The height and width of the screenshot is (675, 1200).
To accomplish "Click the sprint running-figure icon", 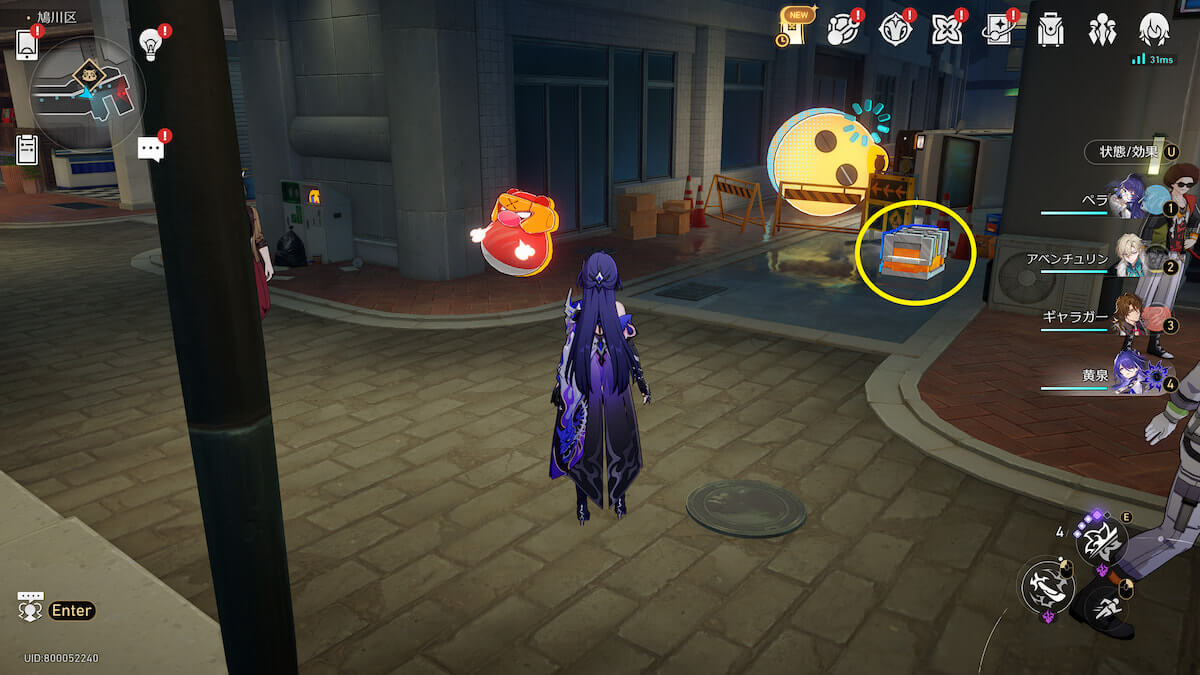I will [1105, 606].
